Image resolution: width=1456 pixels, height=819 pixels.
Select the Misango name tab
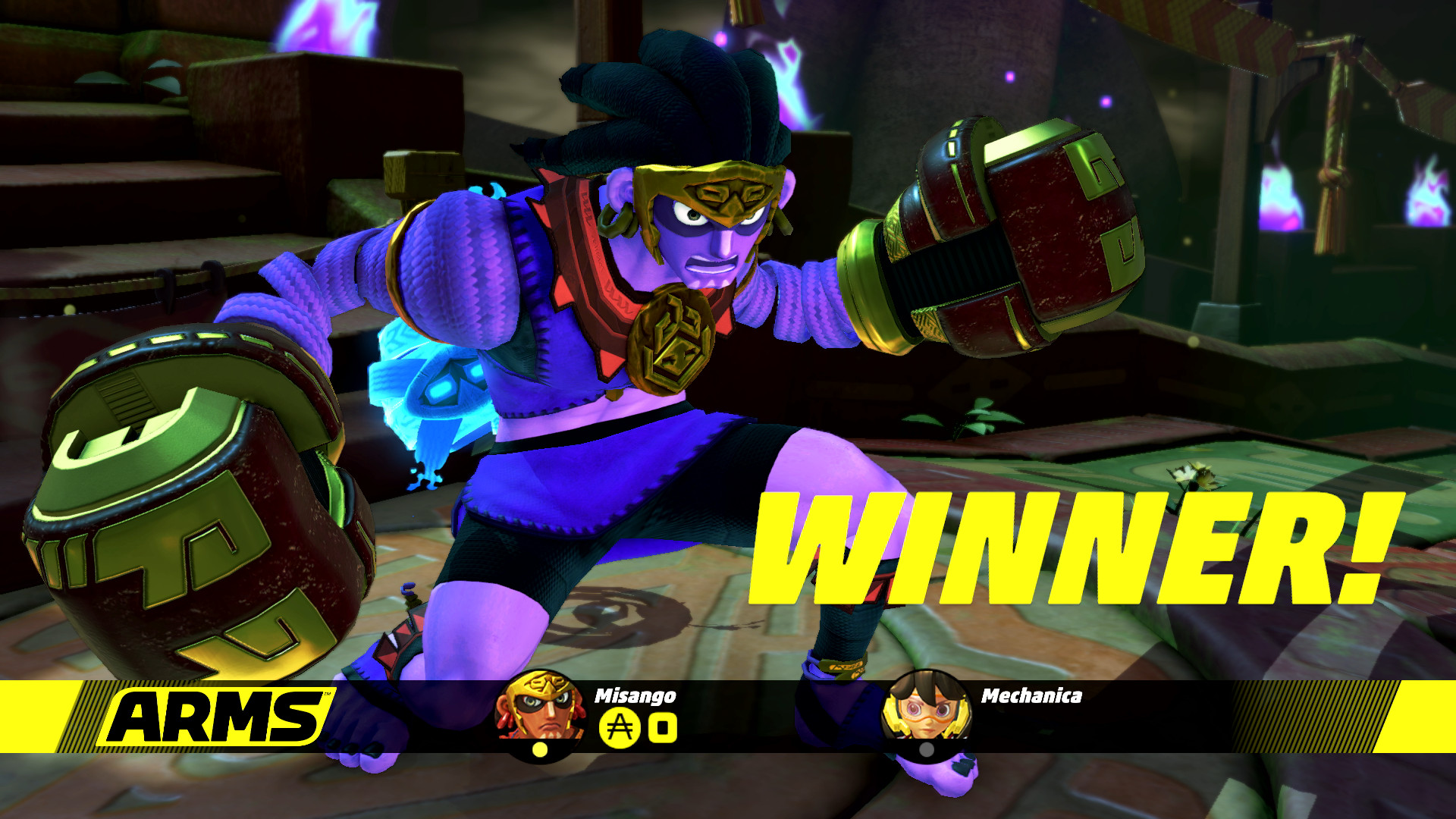coord(635,696)
